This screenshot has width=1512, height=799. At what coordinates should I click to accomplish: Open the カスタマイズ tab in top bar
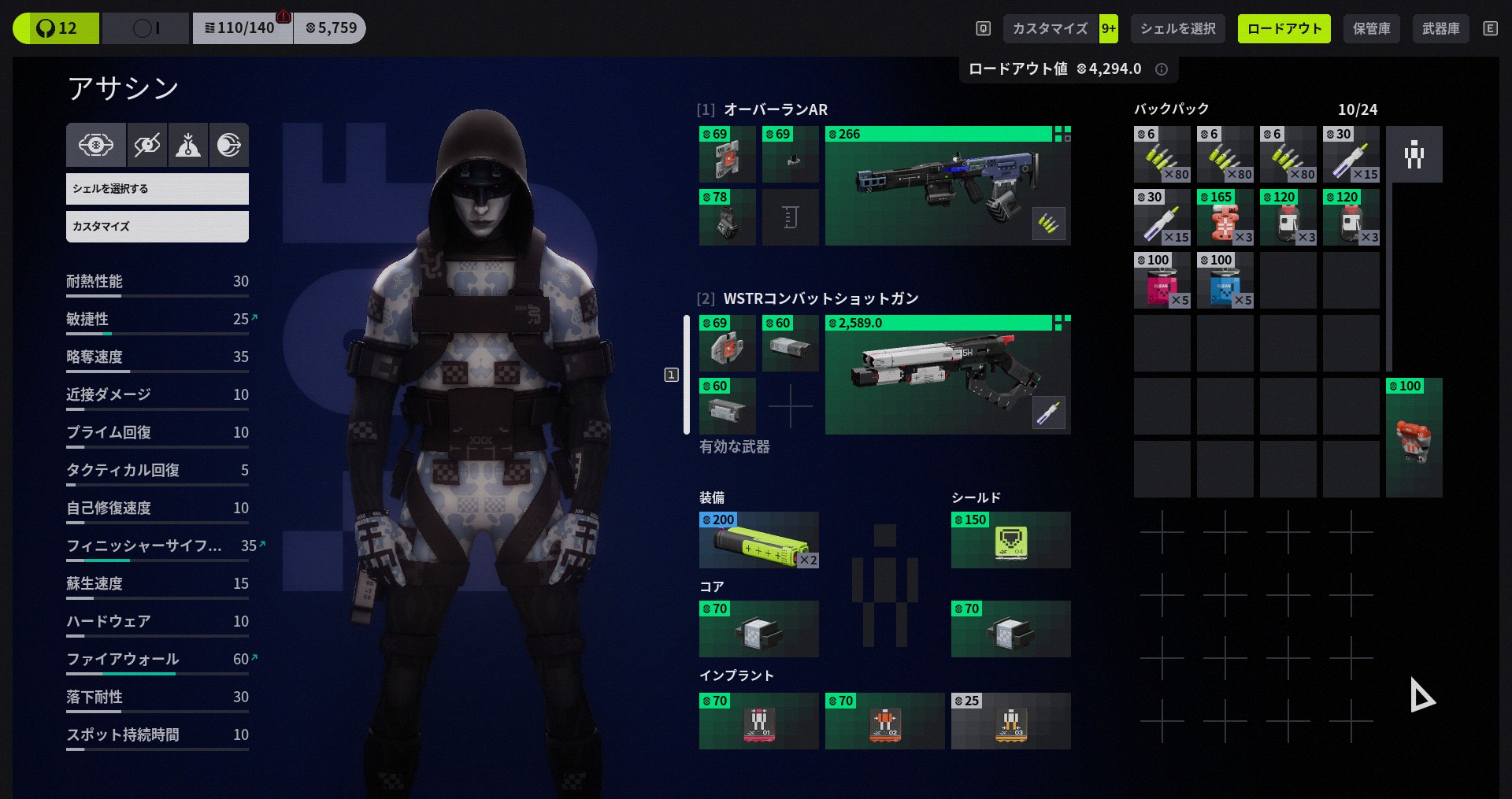(1050, 29)
